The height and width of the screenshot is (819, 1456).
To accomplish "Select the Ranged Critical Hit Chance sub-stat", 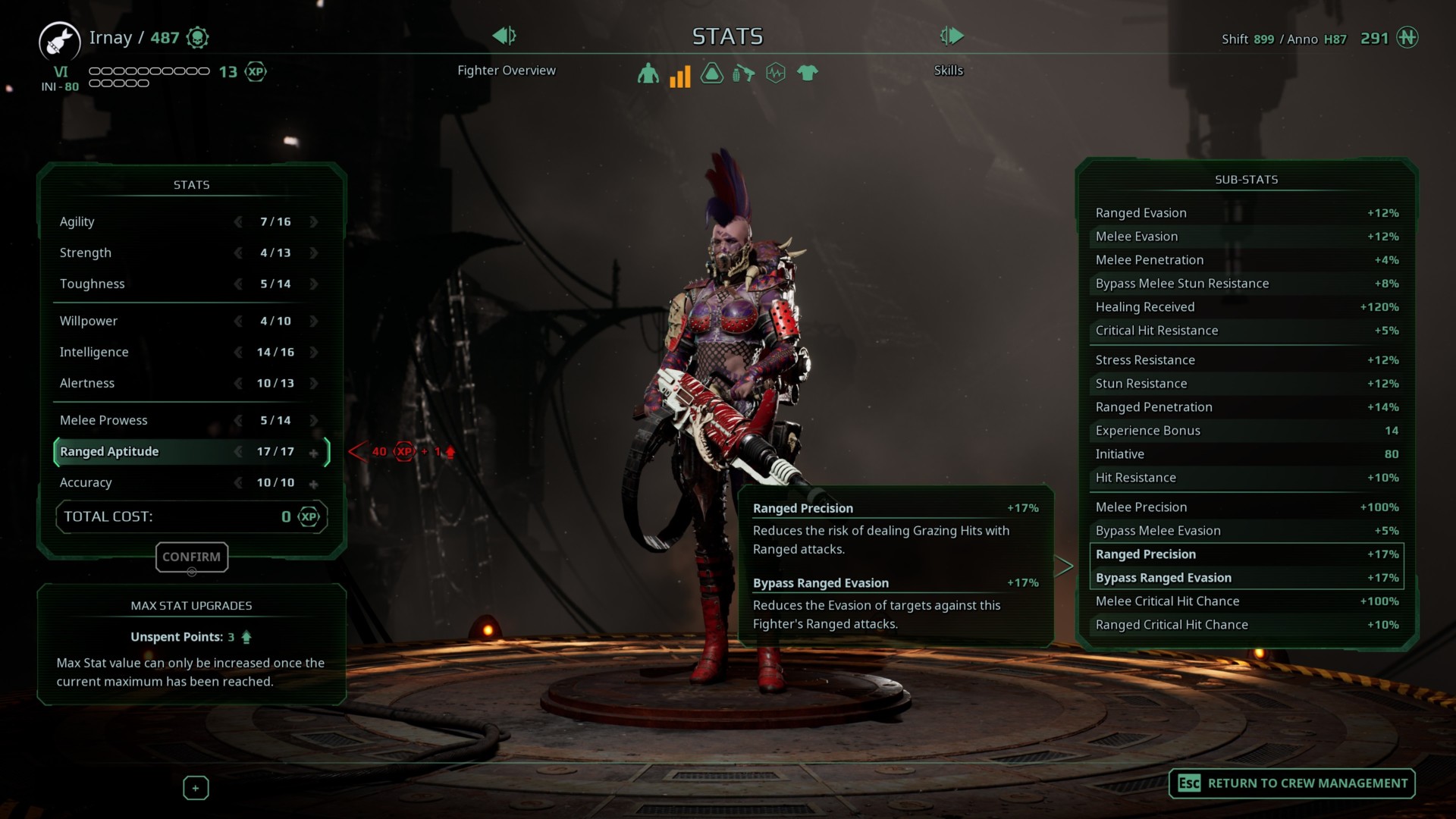I will point(1246,625).
